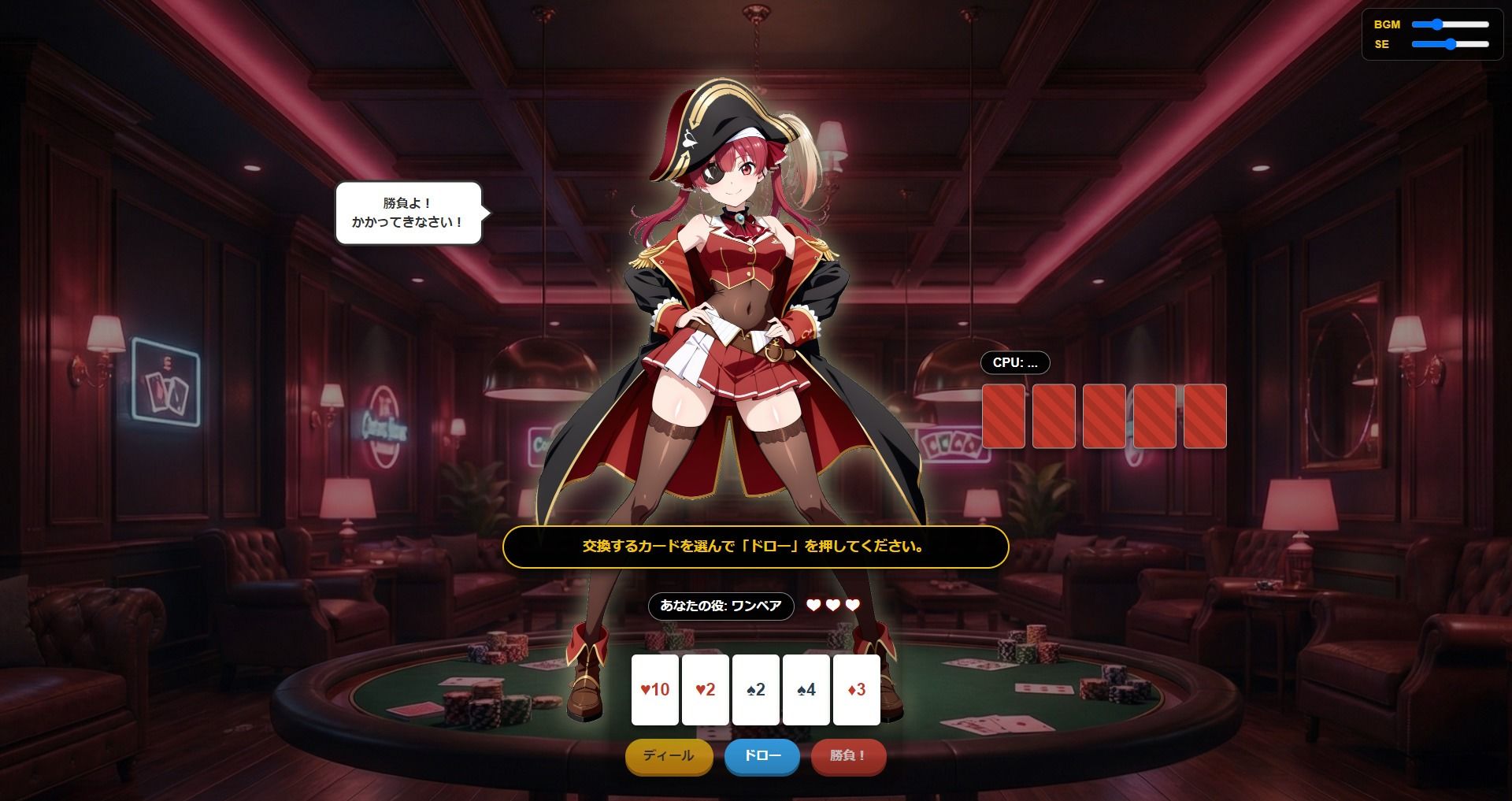Select the ♠2 card for exchange
This screenshot has width=1512, height=801.
(756, 690)
